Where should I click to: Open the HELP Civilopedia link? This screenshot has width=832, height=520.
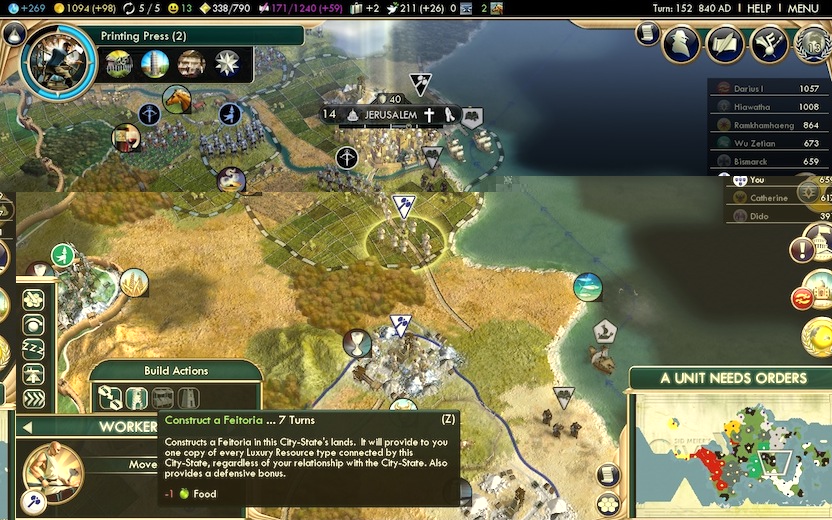pos(759,8)
